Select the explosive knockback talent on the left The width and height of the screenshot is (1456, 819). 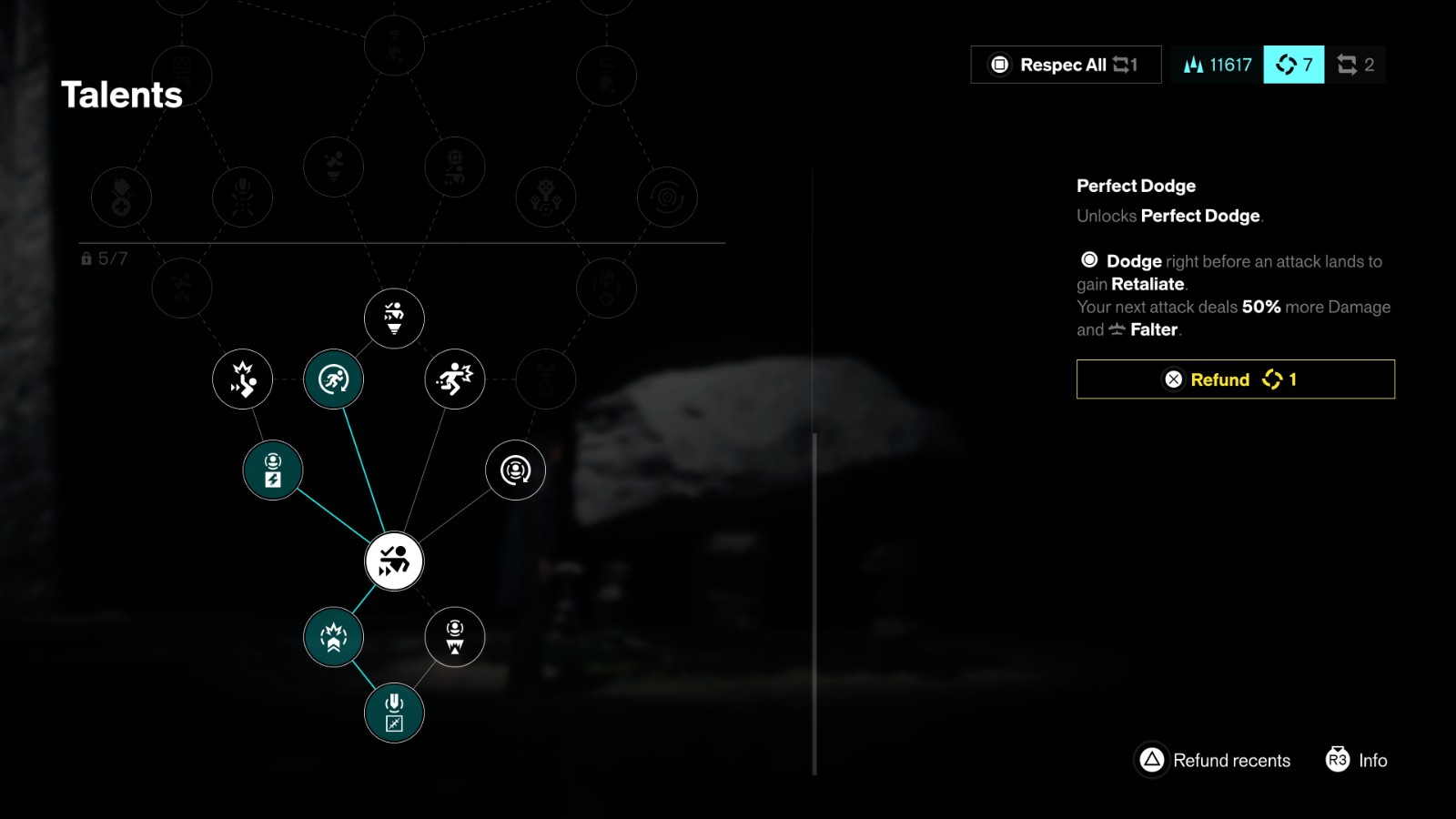pyautogui.click(x=242, y=380)
